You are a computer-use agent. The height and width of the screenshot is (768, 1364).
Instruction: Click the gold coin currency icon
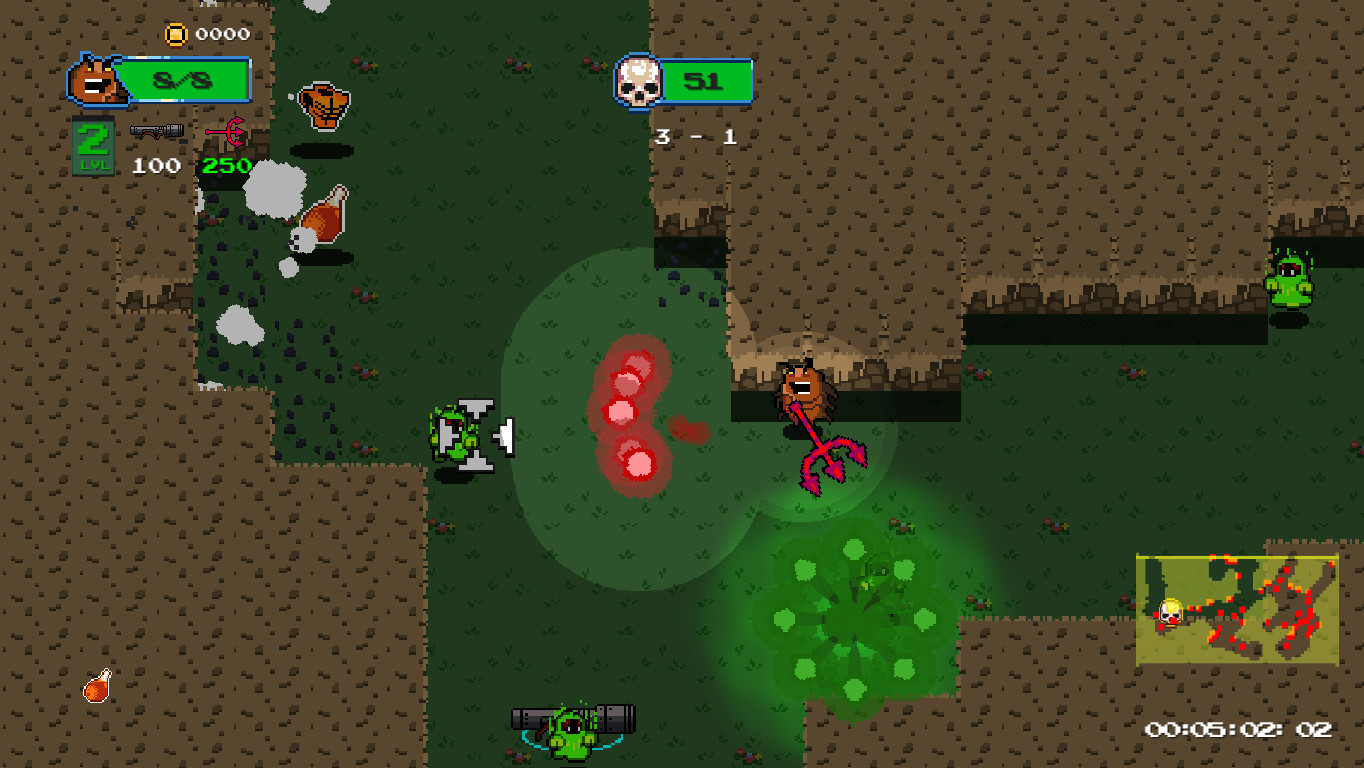point(178,32)
